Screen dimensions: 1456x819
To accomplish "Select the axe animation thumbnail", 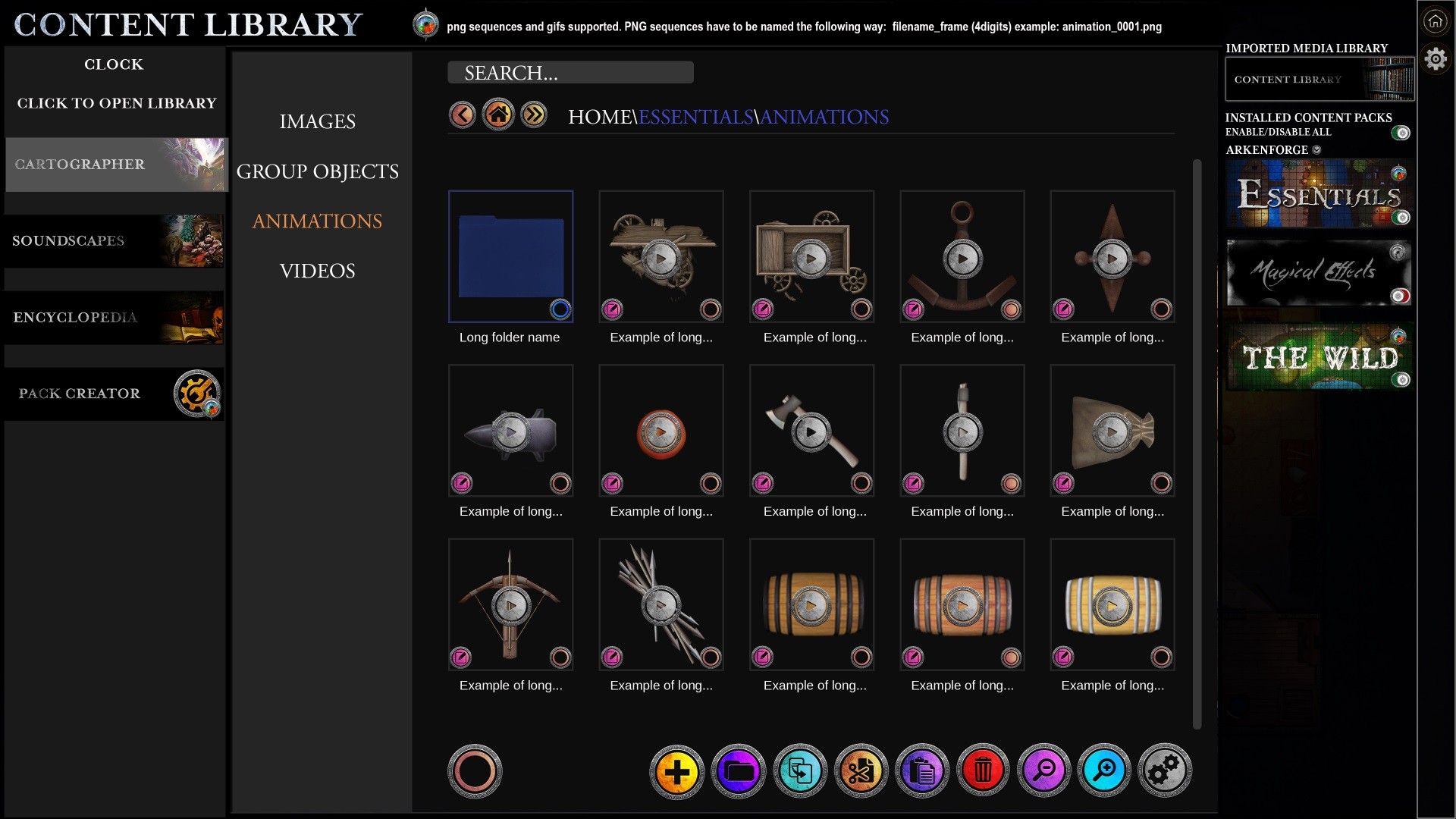I will tap(811, 432).
